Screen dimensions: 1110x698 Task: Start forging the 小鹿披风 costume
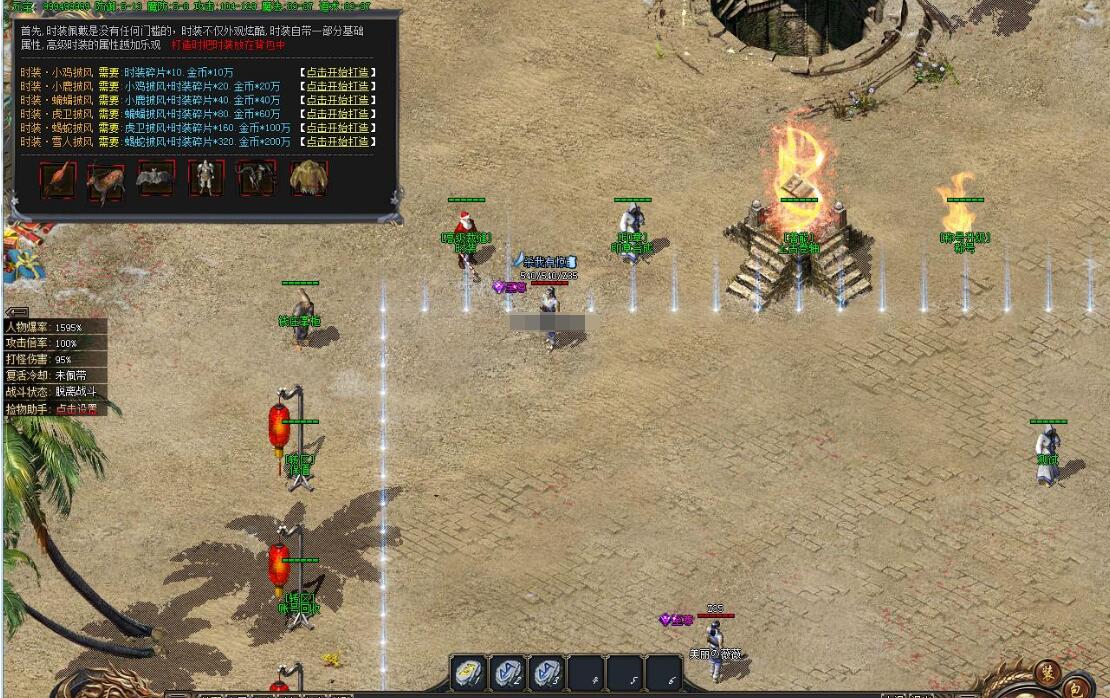337,86
